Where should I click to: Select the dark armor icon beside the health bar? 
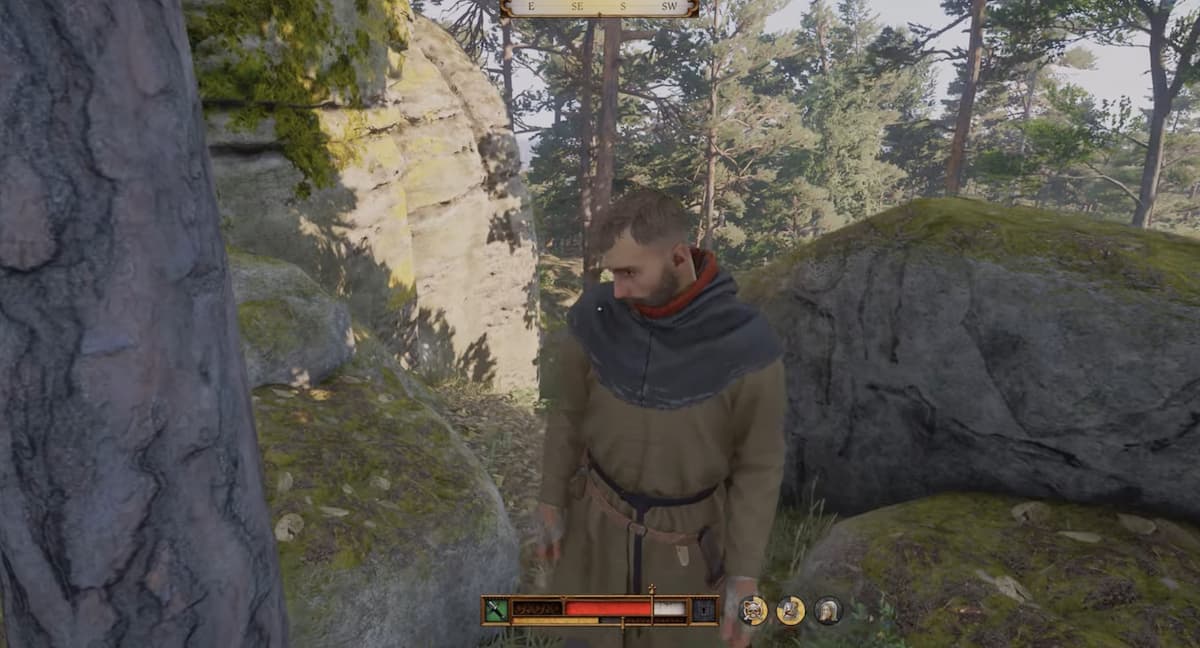coord(704,609)
